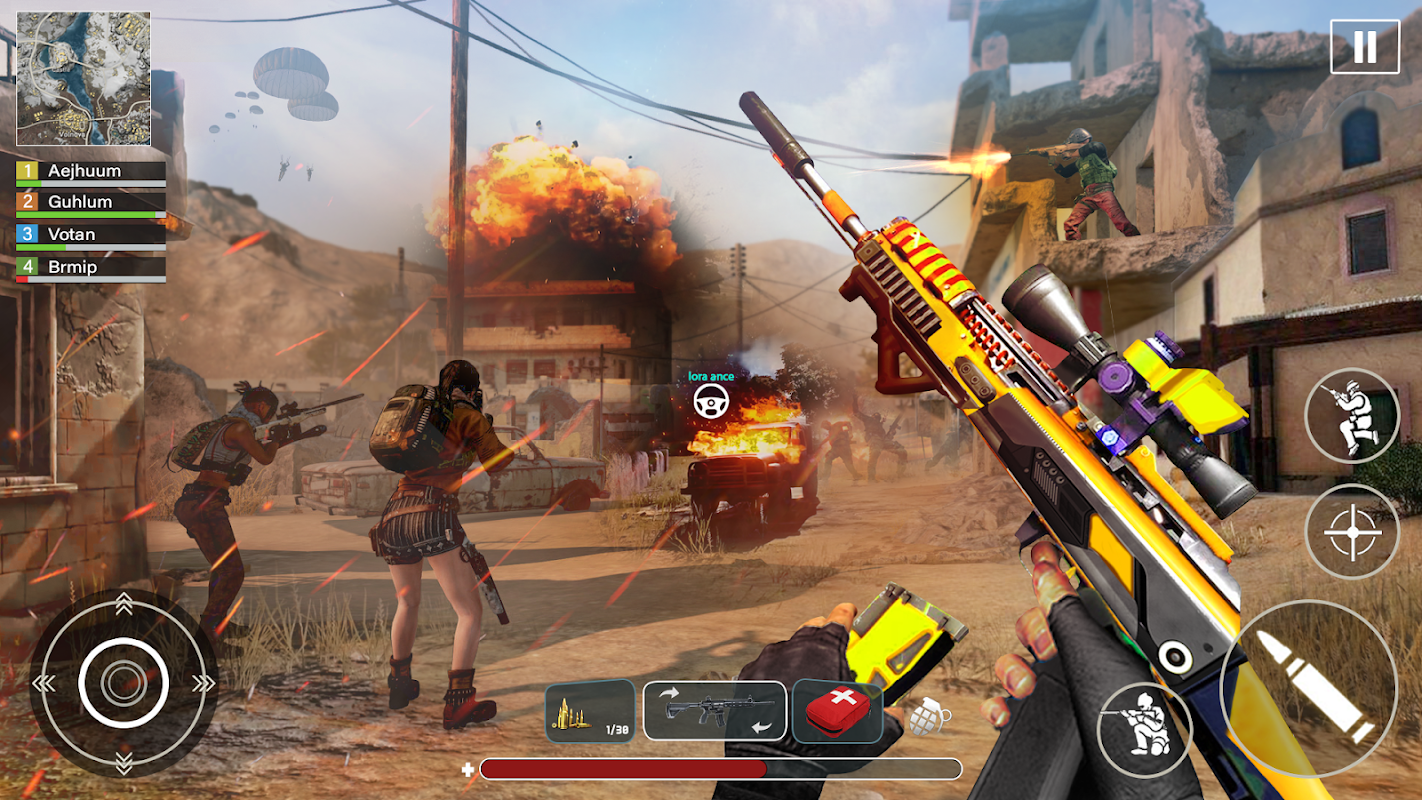Pause the game with the pause button

point(1364,46)
